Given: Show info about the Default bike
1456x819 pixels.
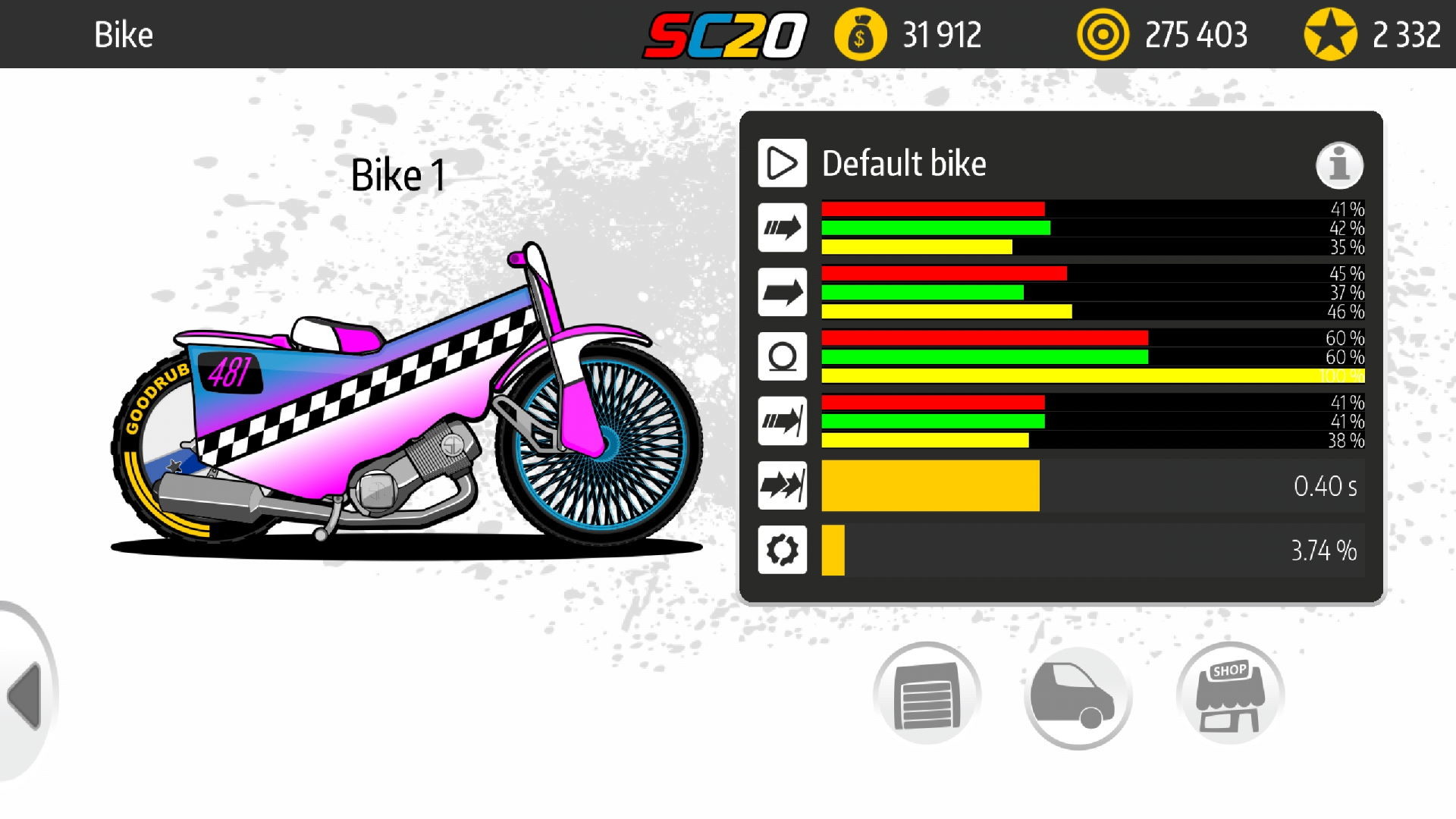Looking at the screenshot, I should tap(1339, 163).
